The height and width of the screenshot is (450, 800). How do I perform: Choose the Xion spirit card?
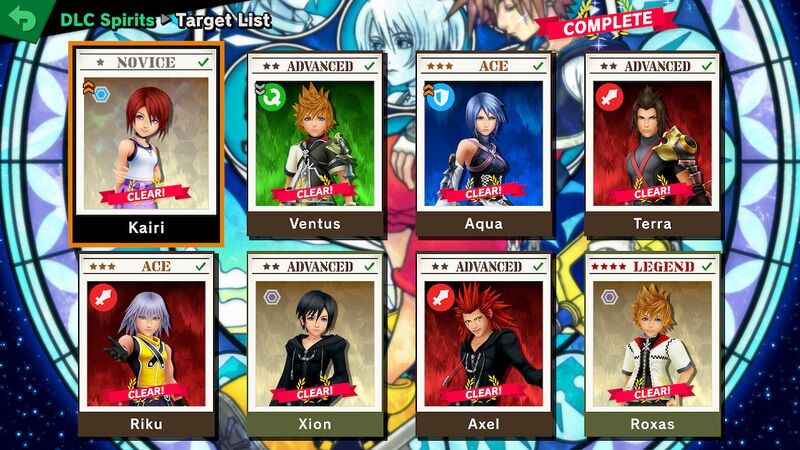pos(315,343)
